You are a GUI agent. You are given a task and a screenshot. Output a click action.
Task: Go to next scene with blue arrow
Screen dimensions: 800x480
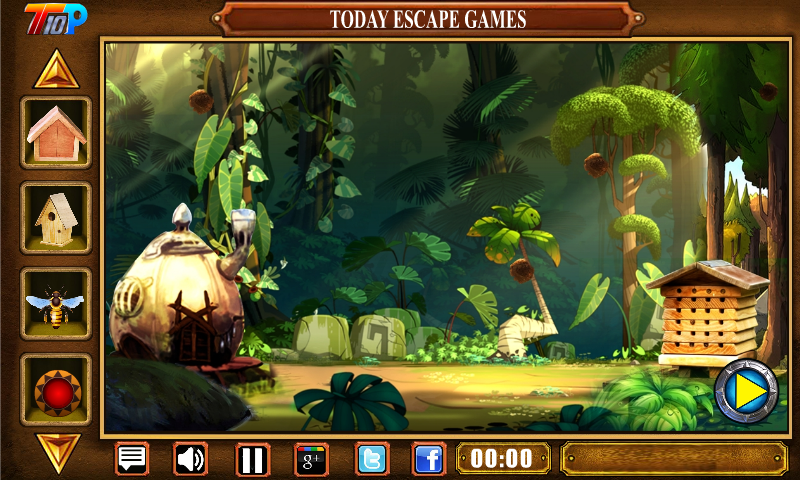[747, 390]
